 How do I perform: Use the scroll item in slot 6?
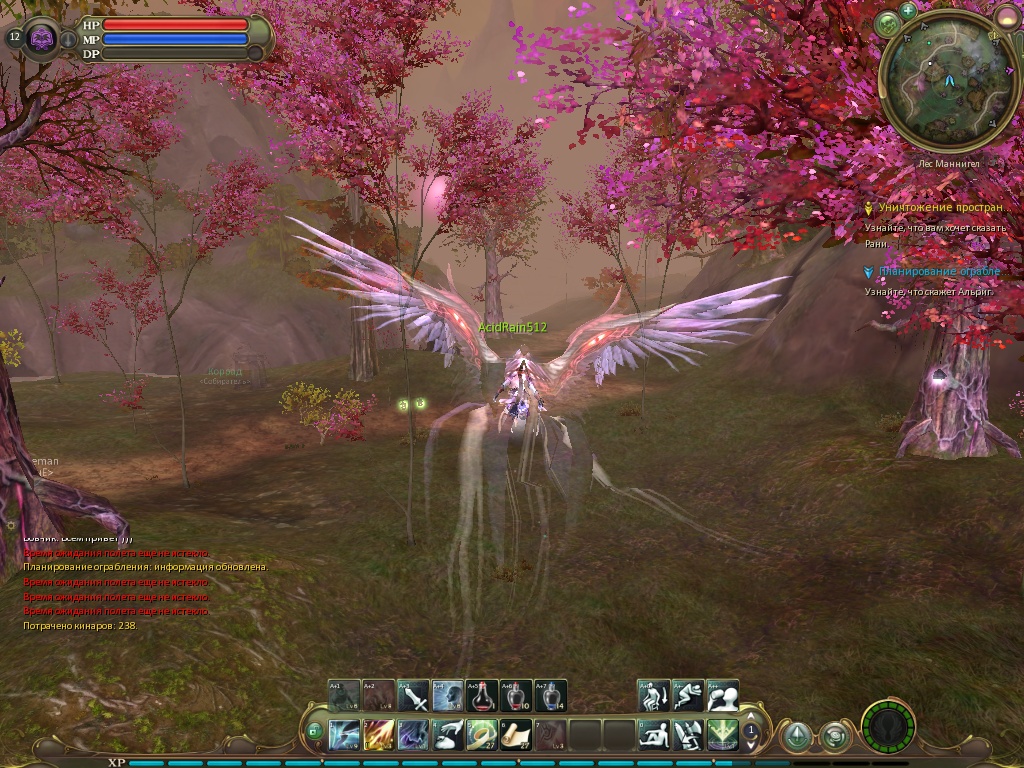516,735
